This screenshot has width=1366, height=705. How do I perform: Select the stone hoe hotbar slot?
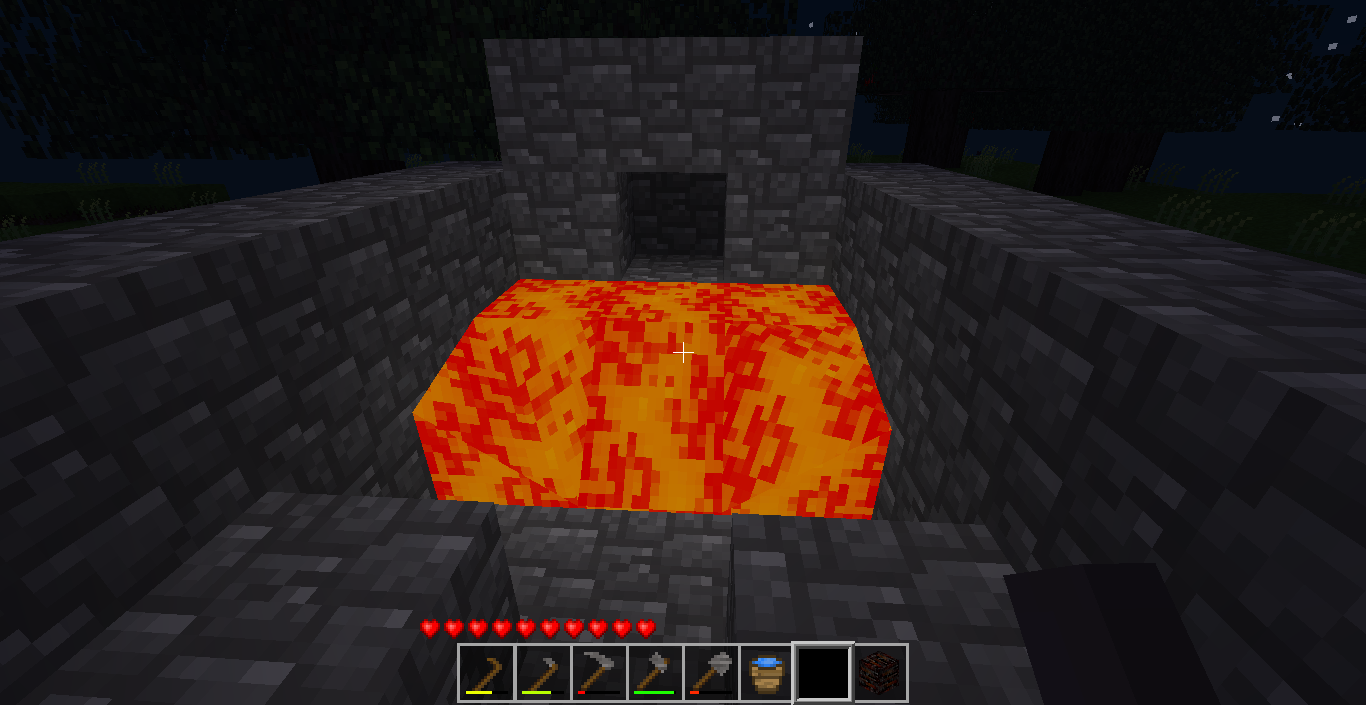[x=543, y=672]
